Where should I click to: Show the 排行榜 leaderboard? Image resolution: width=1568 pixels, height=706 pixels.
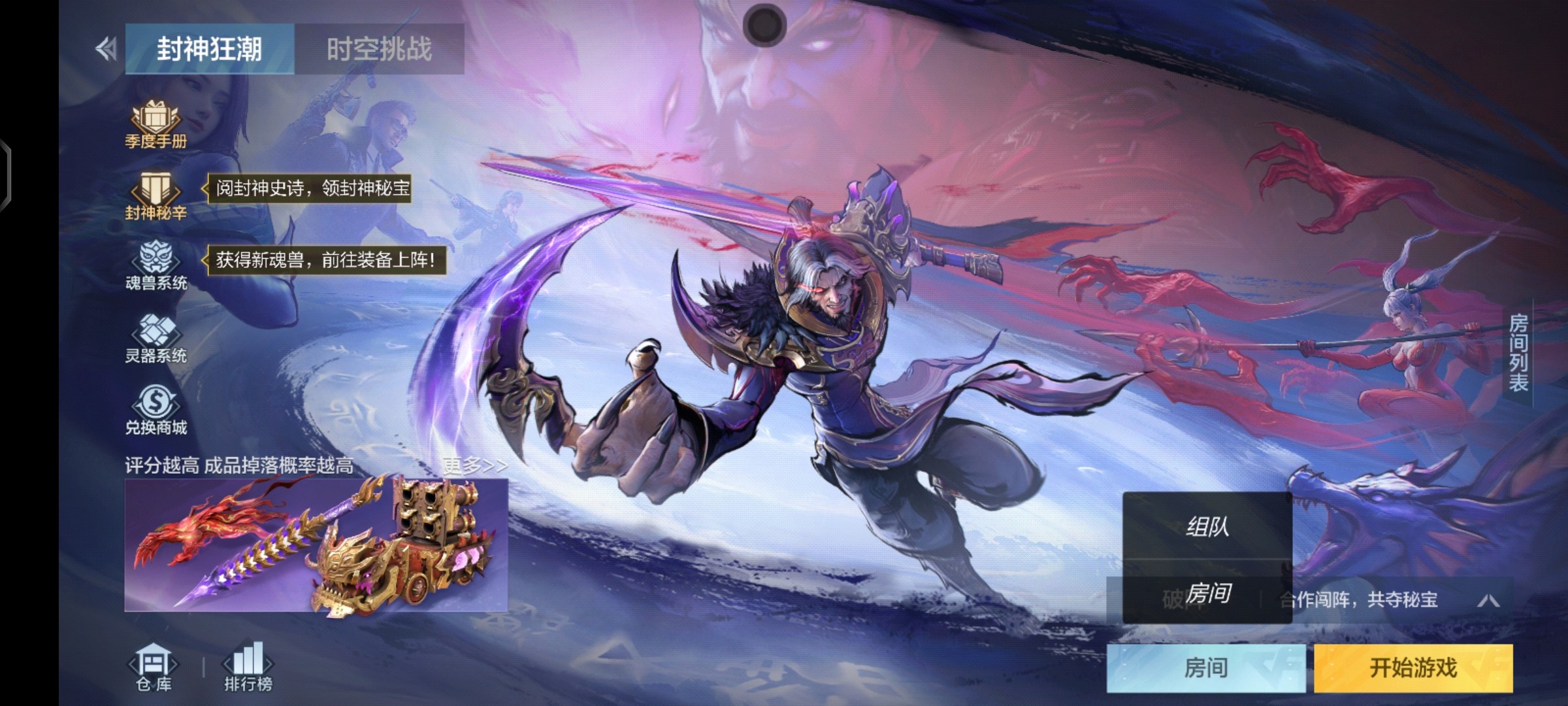click(248, 667)
